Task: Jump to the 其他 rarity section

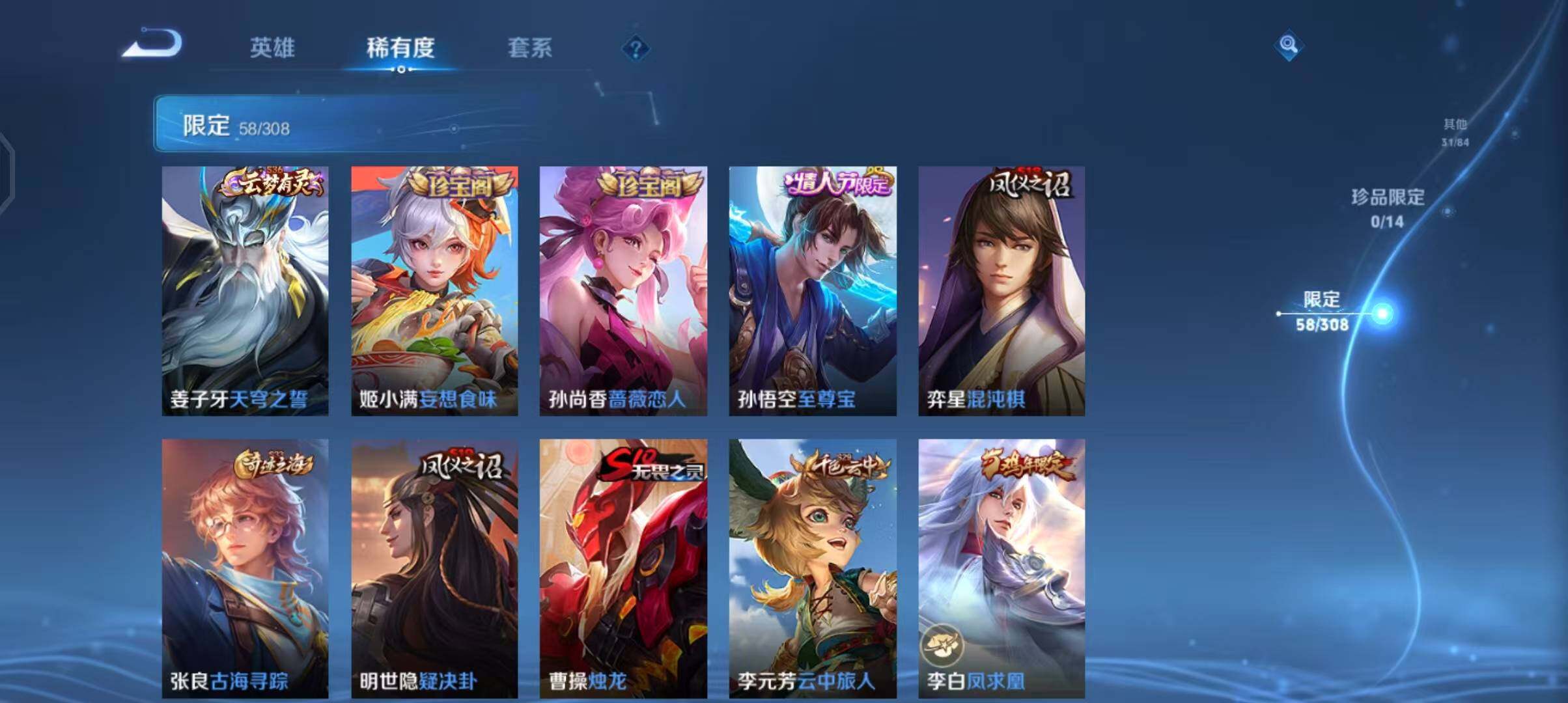Action: (x=1455, y=132)
